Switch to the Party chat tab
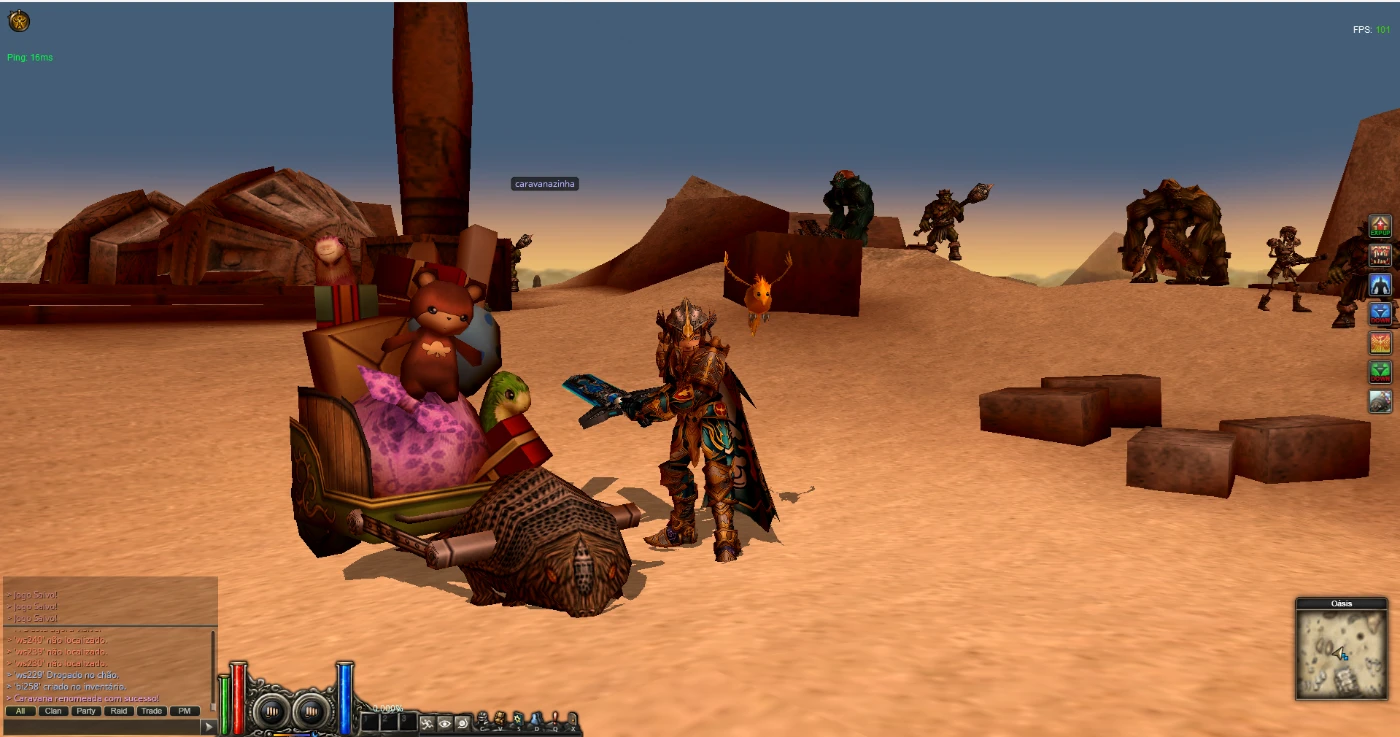Screen dimensions: 1400x737 tap(87, 711)
